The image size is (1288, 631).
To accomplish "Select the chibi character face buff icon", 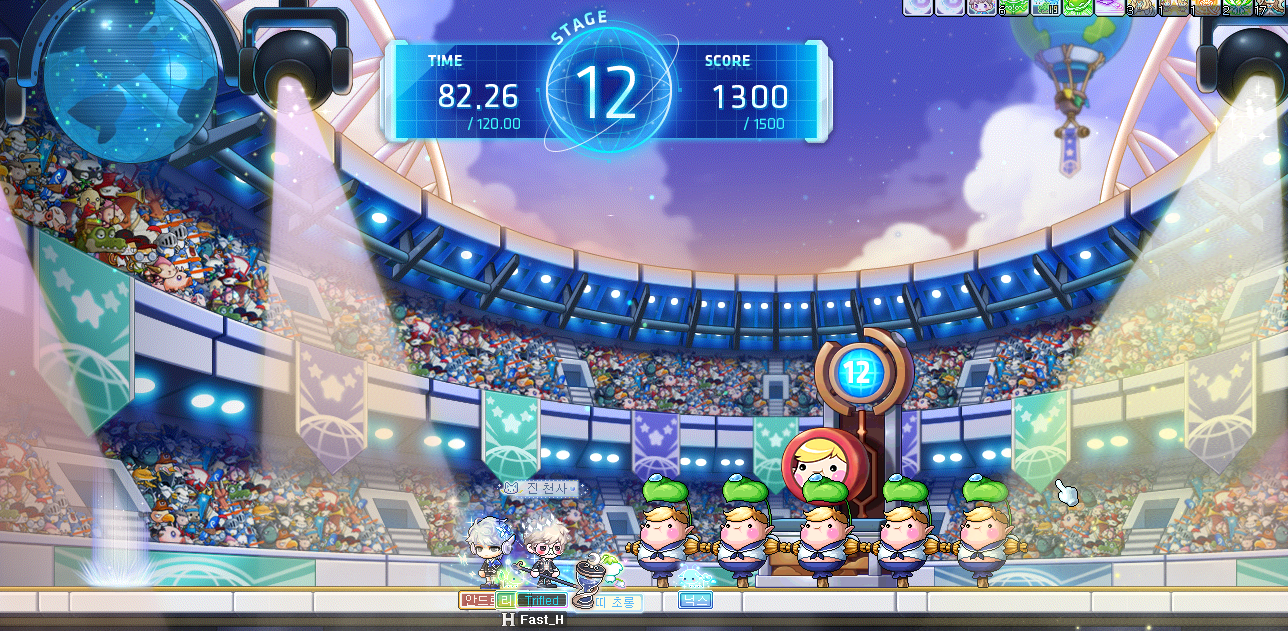I will tap(981, 7).
